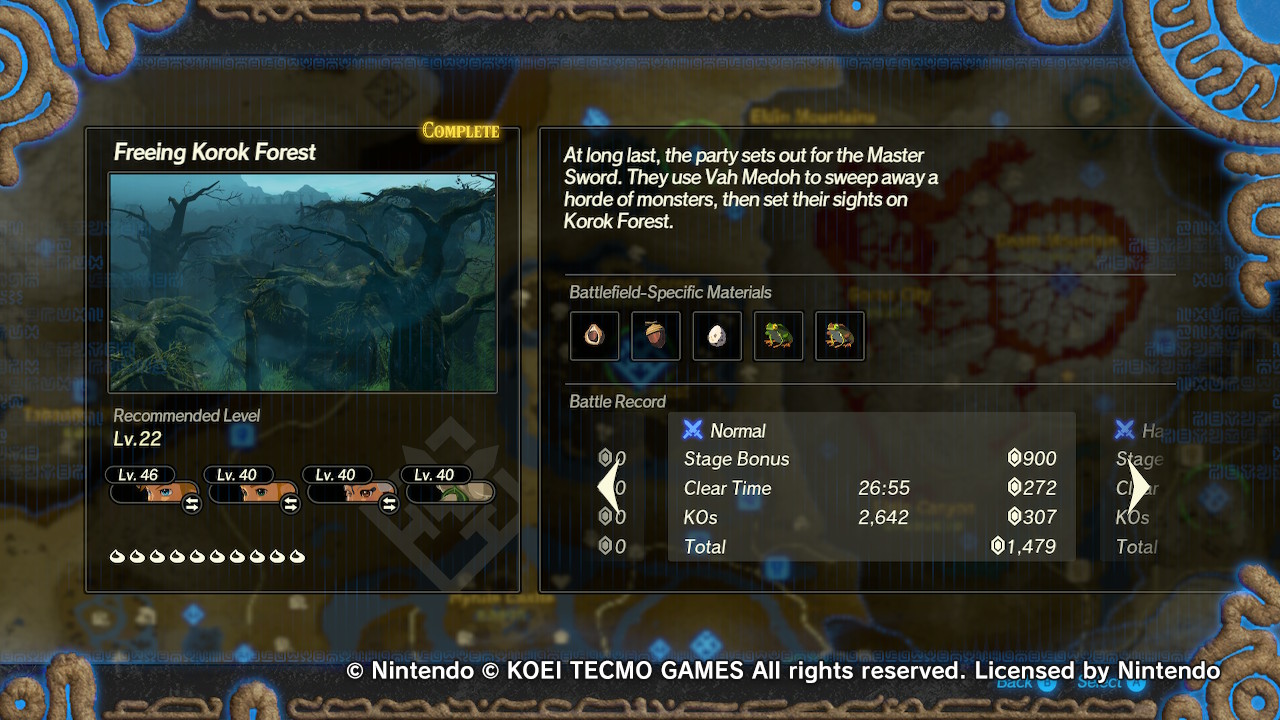This screenshot has width=1280, height=720.
Task: Expand the next difficulty with the right arrow
Action: point(1139,486)
